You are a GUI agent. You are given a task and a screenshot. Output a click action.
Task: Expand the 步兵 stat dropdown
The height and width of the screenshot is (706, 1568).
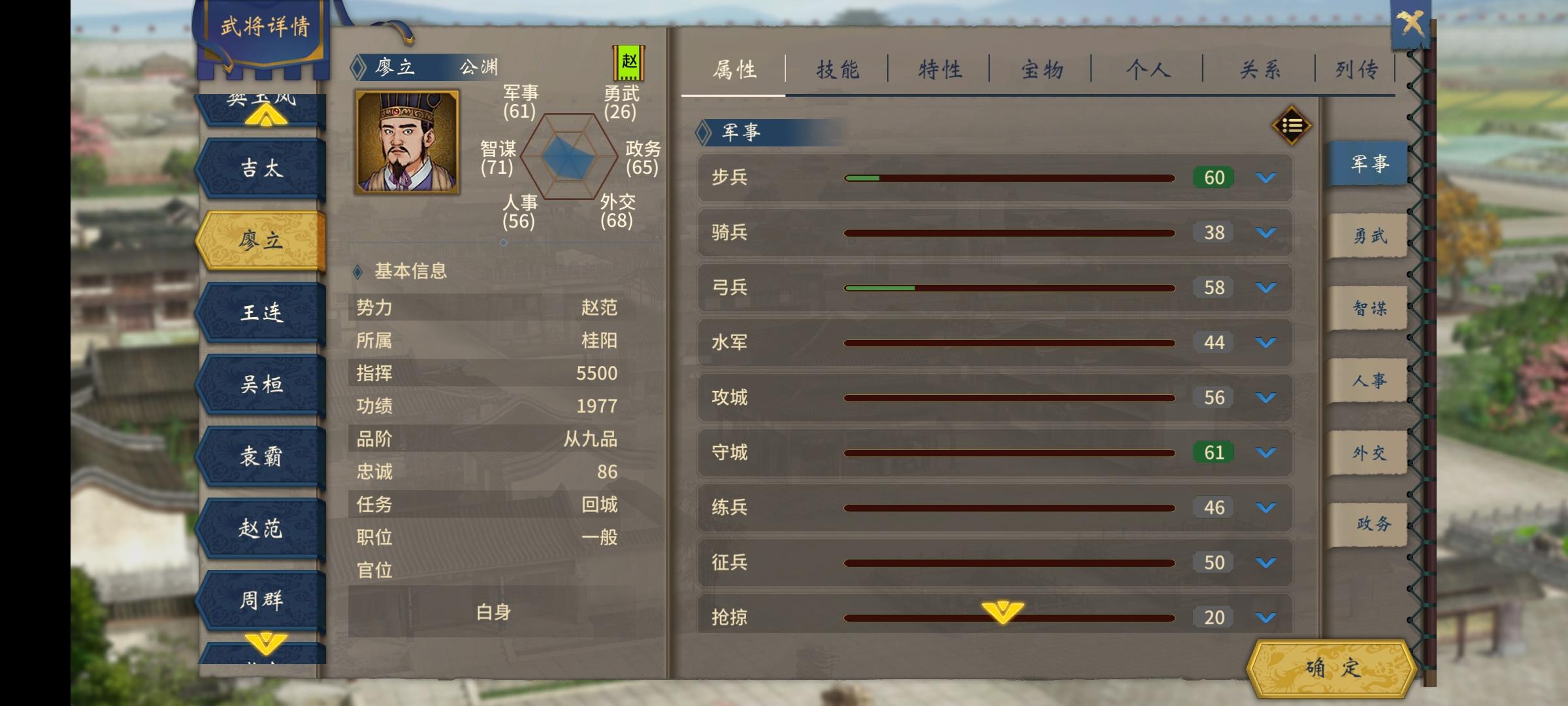[x=1264, y=177]
